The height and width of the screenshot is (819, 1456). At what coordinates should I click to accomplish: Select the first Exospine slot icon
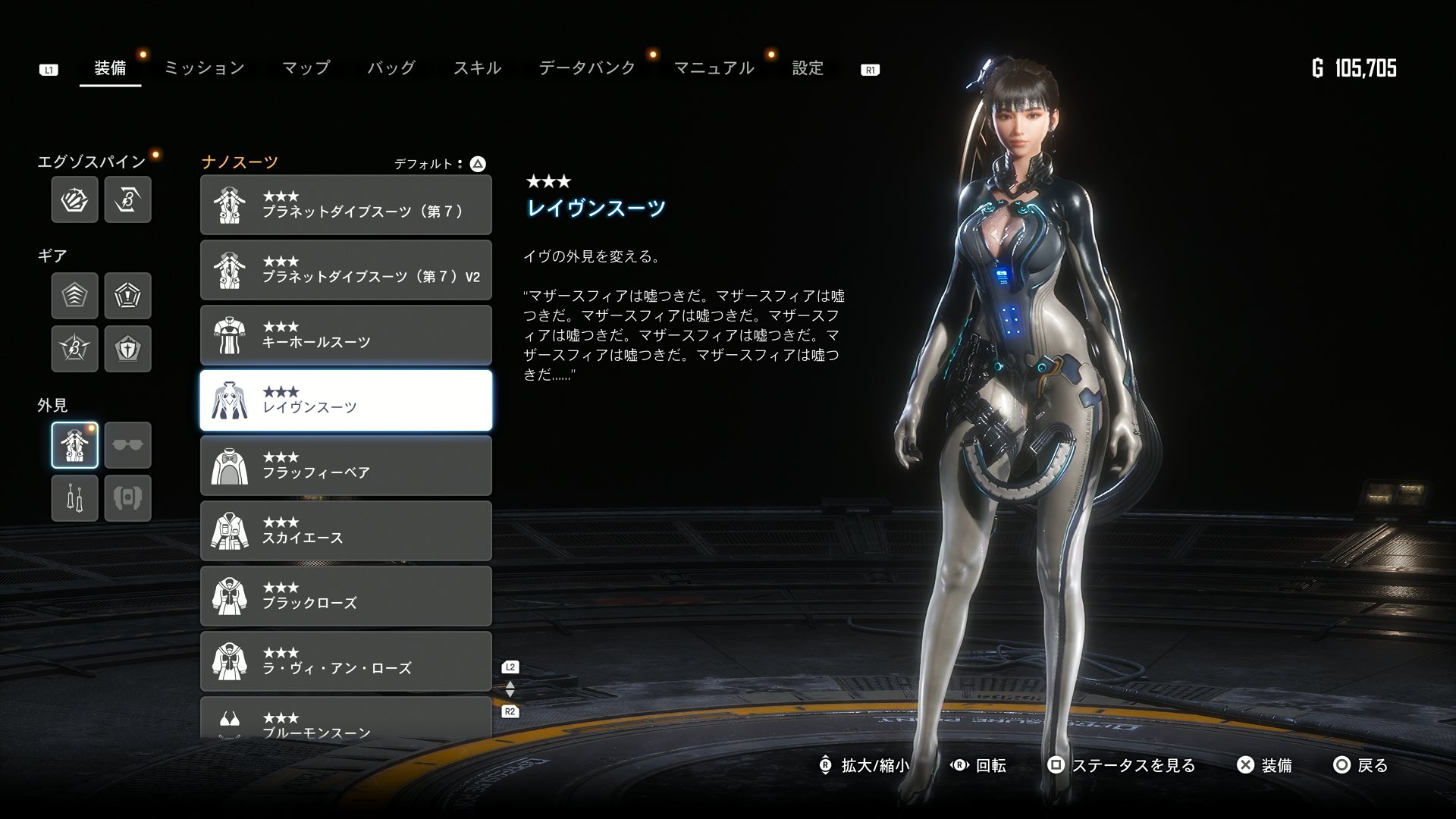[x=74, y=199]
